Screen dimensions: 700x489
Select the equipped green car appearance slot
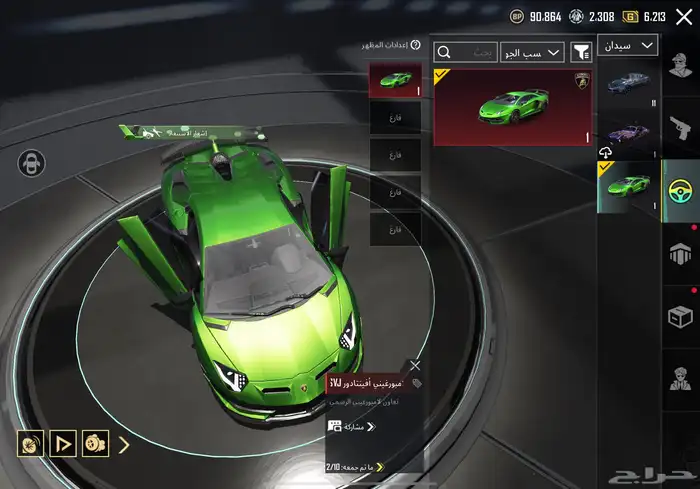pyautogui.click(x=394, y=80)
